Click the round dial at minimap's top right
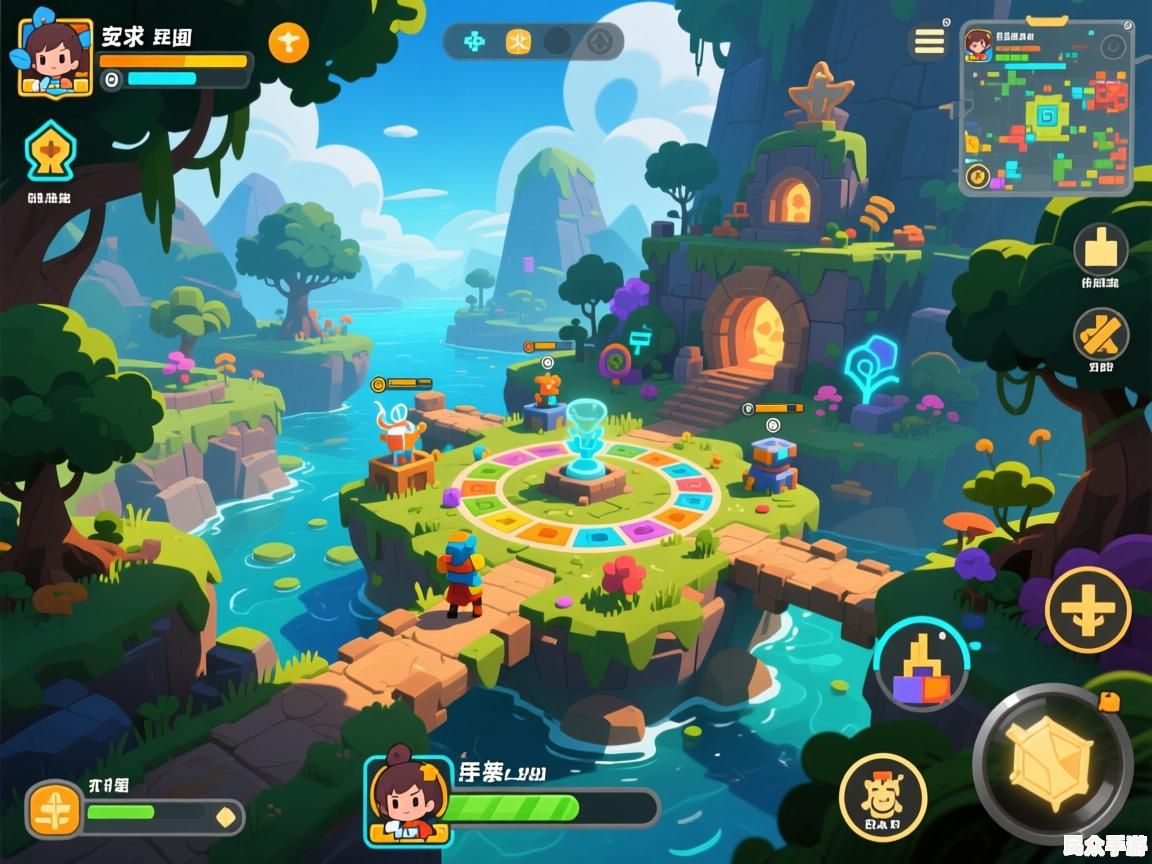 [1111, 47]
